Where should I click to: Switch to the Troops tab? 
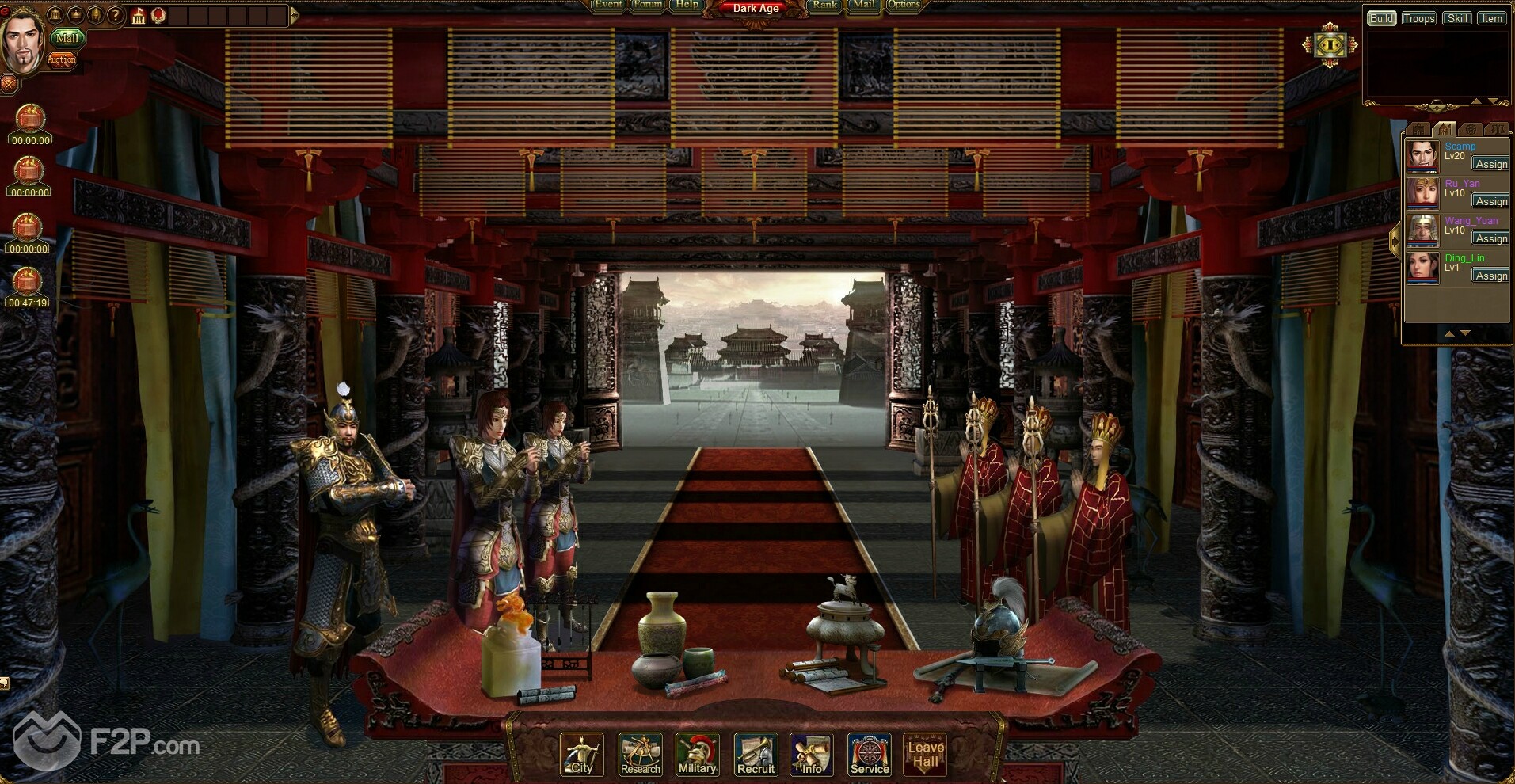coord(1418,18)
